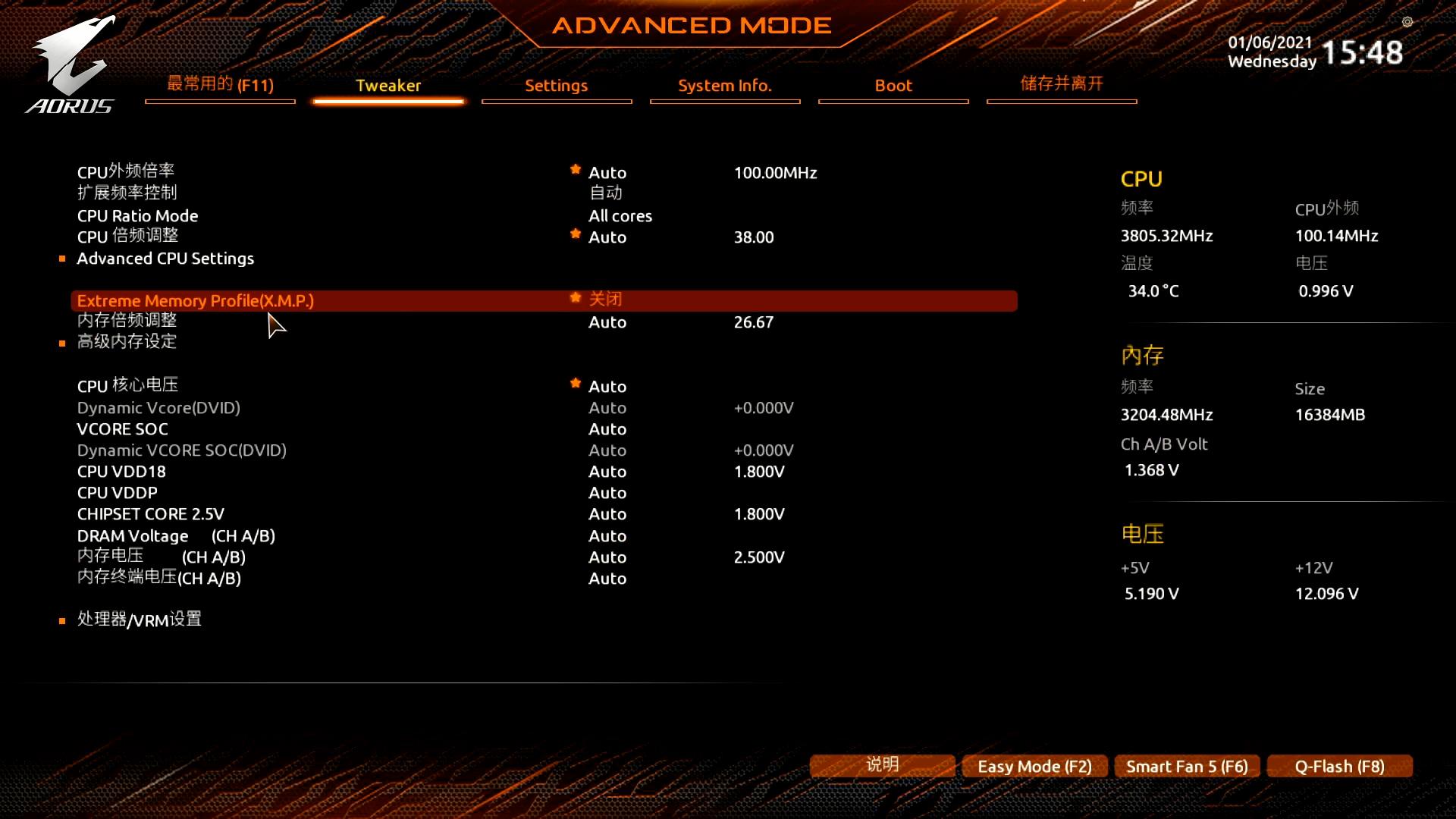The image size is (1456, 819).
Task: Open the CPU Ratio Mode All cores dropdown
Action: [x=620, y=215]
